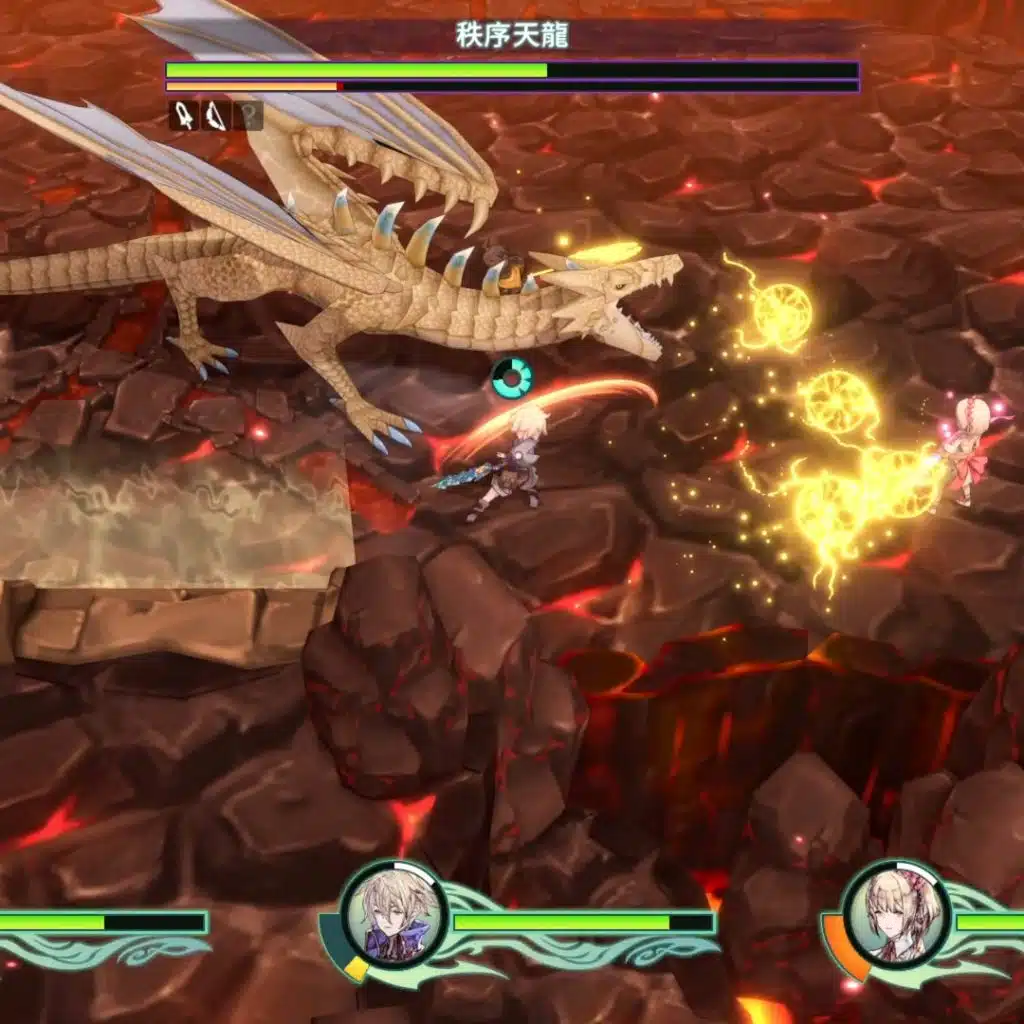Viewport: 1024px width, 1024px height.
Task: Click the sword status icon under boss bar
Action: [184, 116]
